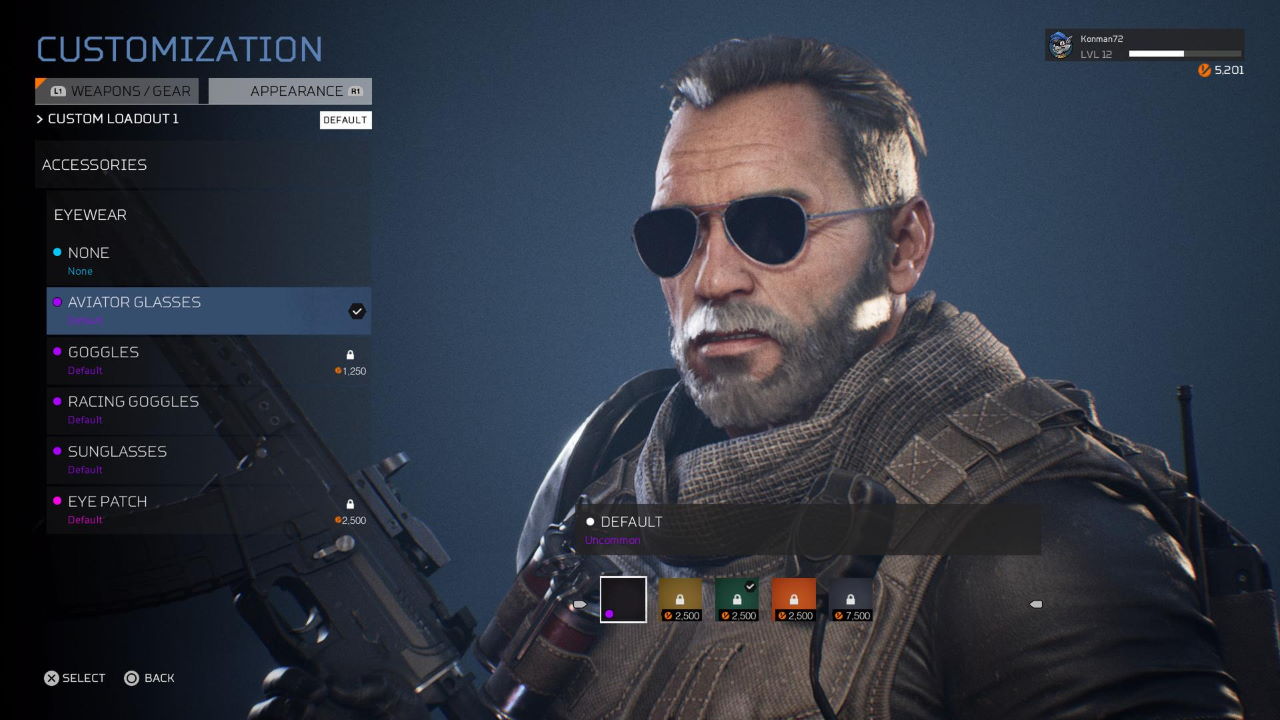The image size is (1280, 720).
Task: Click the Default loadout badge
Action: (x=345, y=120)
